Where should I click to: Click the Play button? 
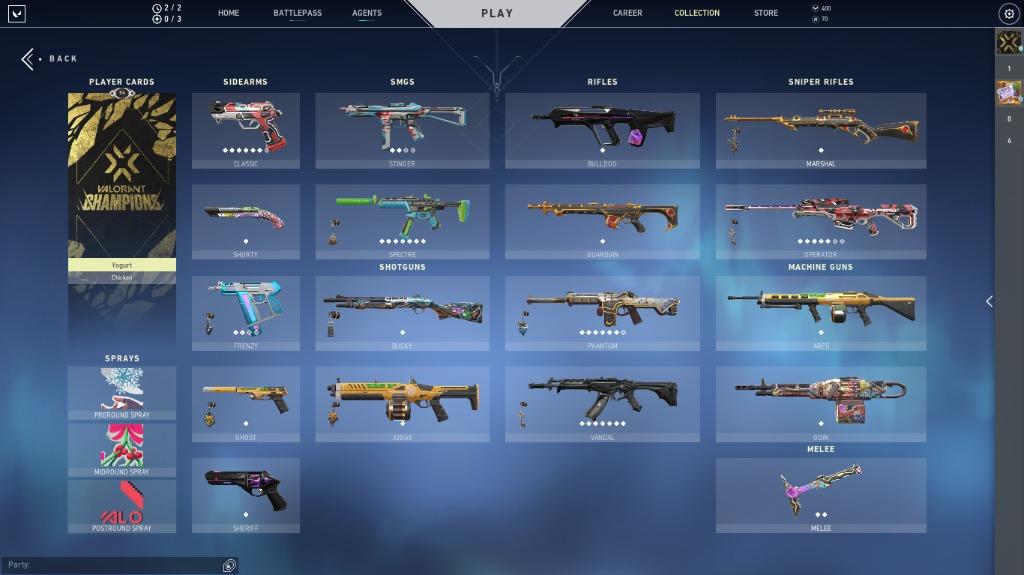pyautogui.click(x=497, y=13)
